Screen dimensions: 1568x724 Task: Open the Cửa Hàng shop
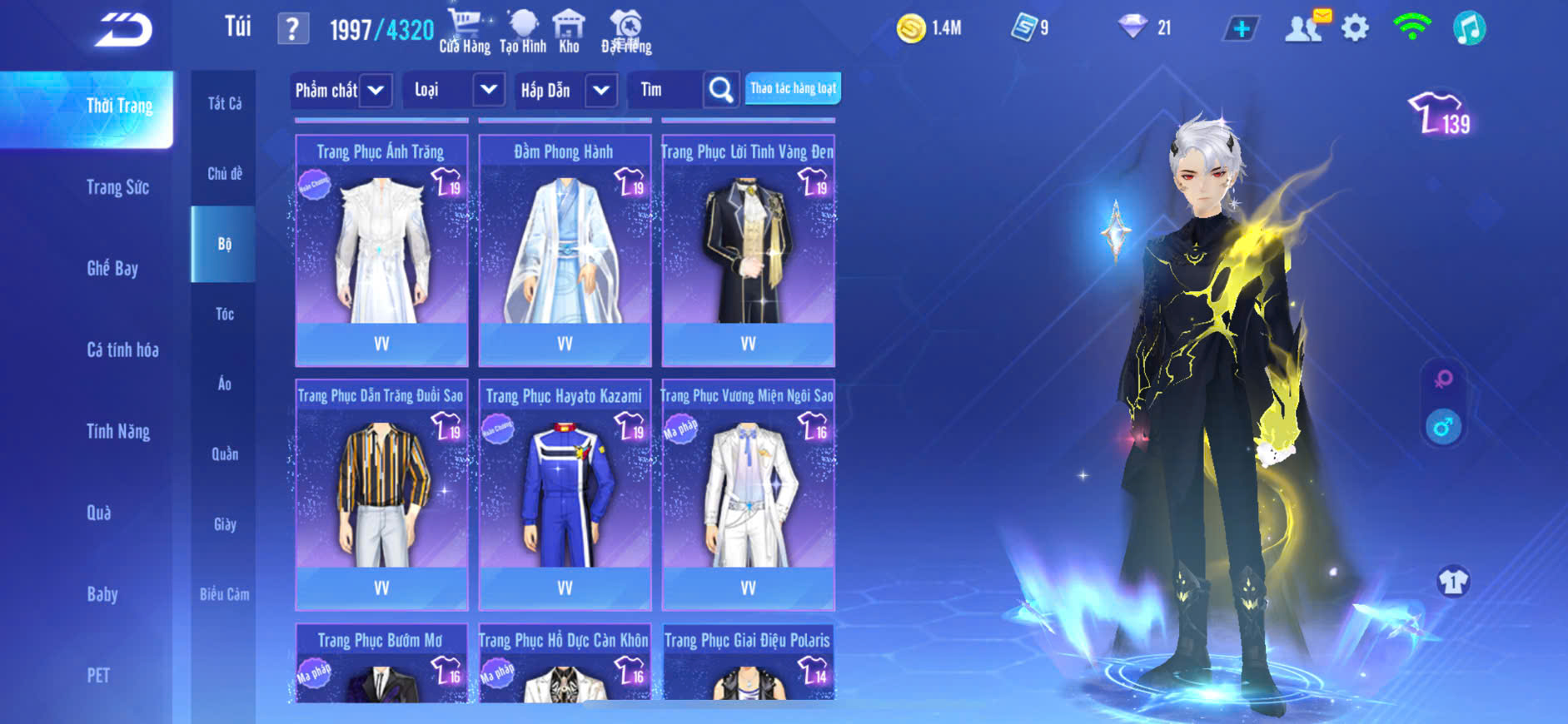coord(465,32)
